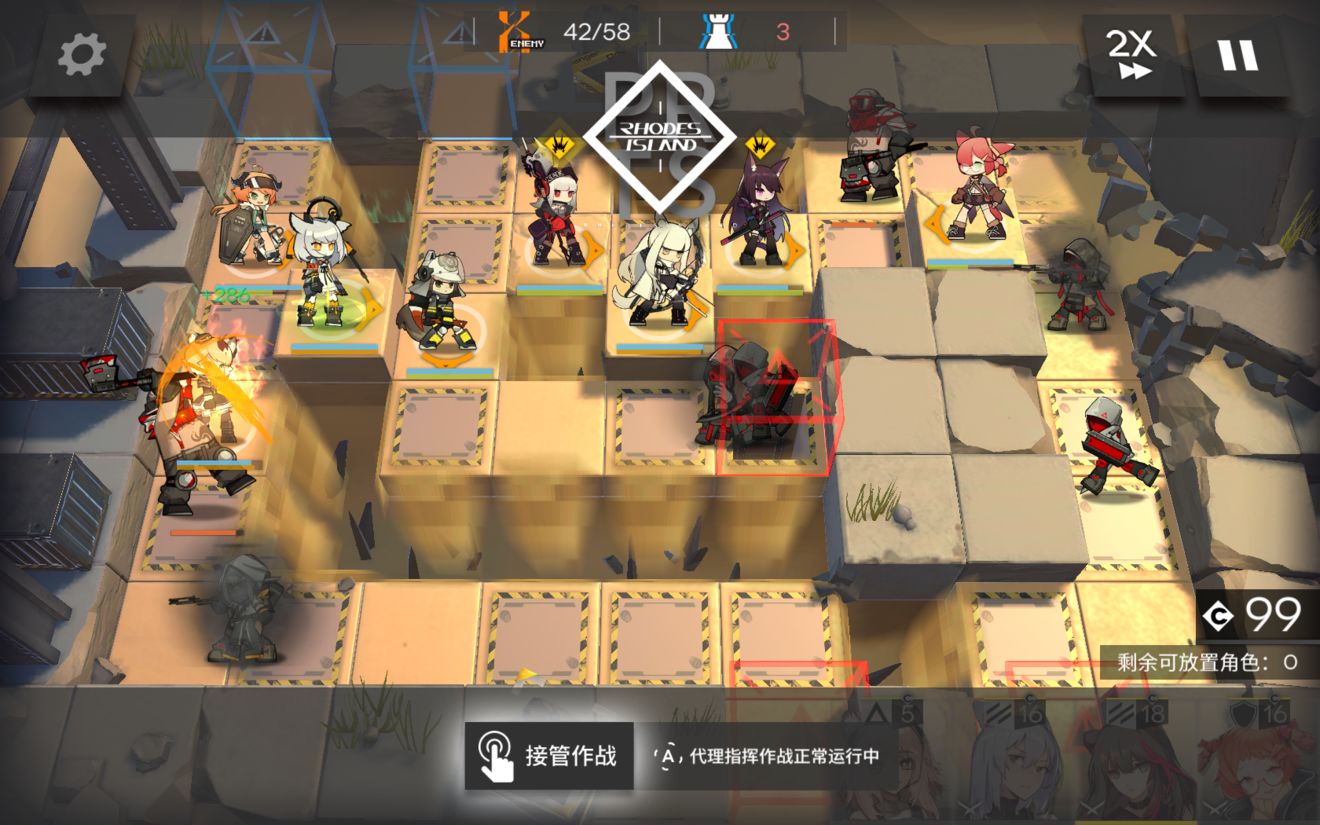Select the vanguard class icon showing cost 5

(x=876, y=712)
